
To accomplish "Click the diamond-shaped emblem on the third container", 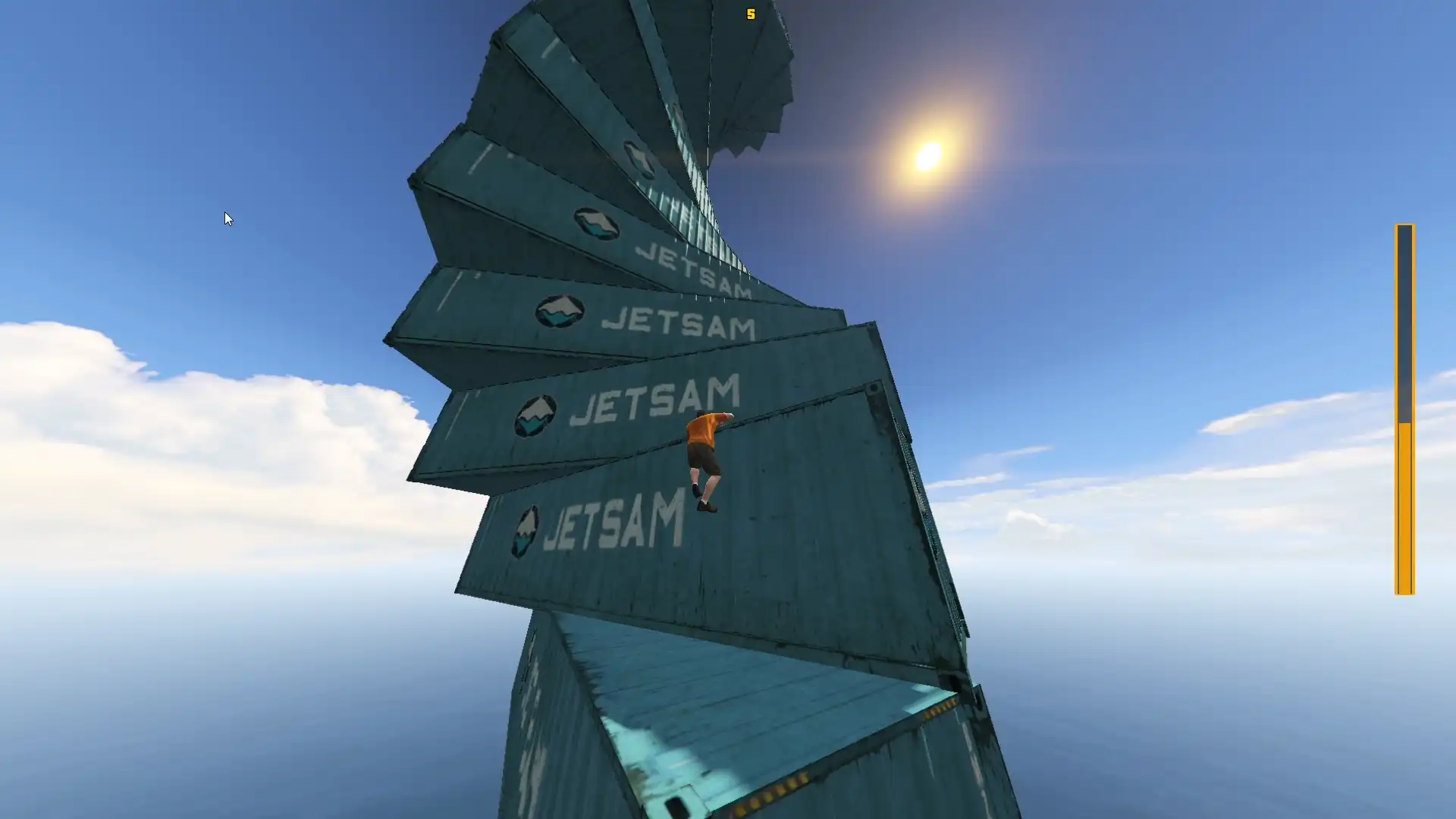I will [x=558, y=312].
